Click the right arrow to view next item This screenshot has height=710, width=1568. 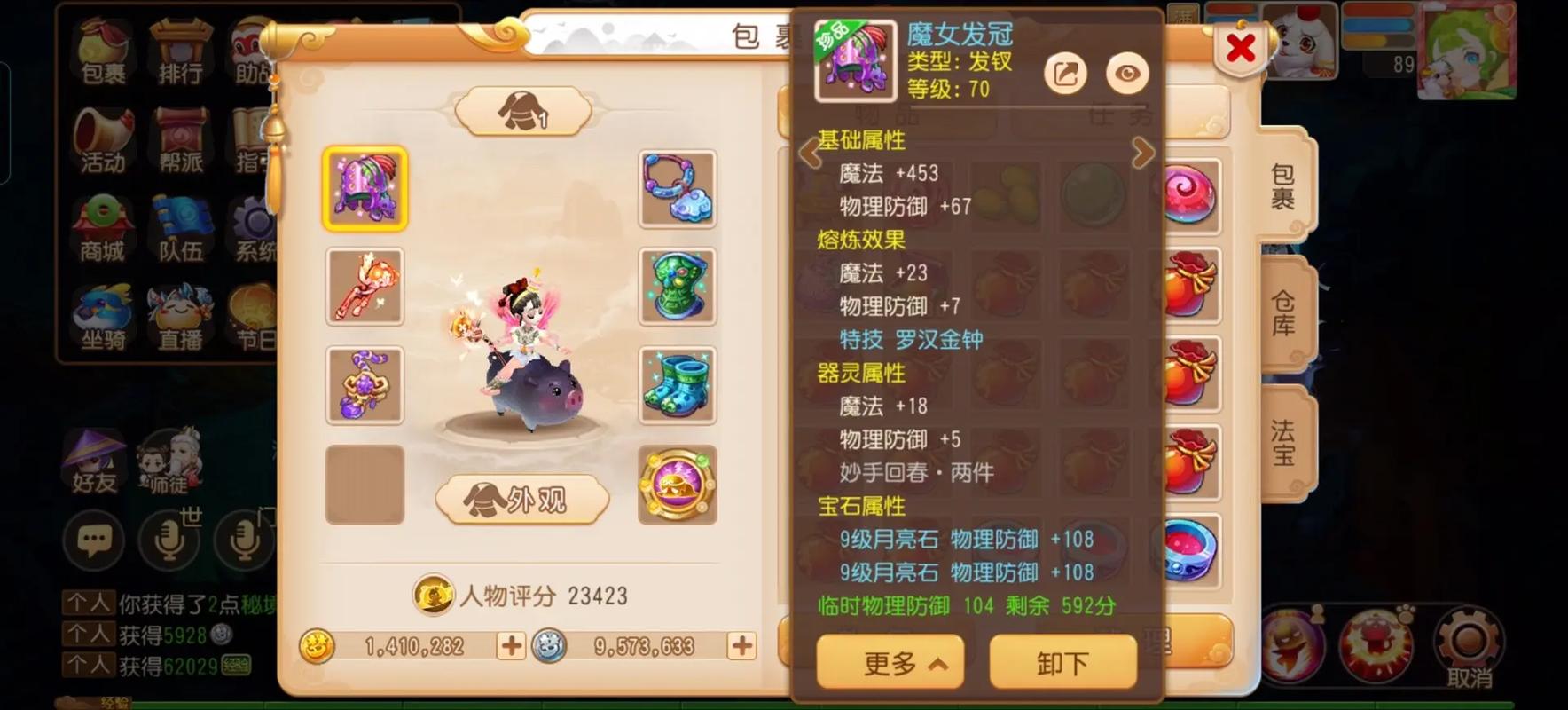tap(1143, 153)
